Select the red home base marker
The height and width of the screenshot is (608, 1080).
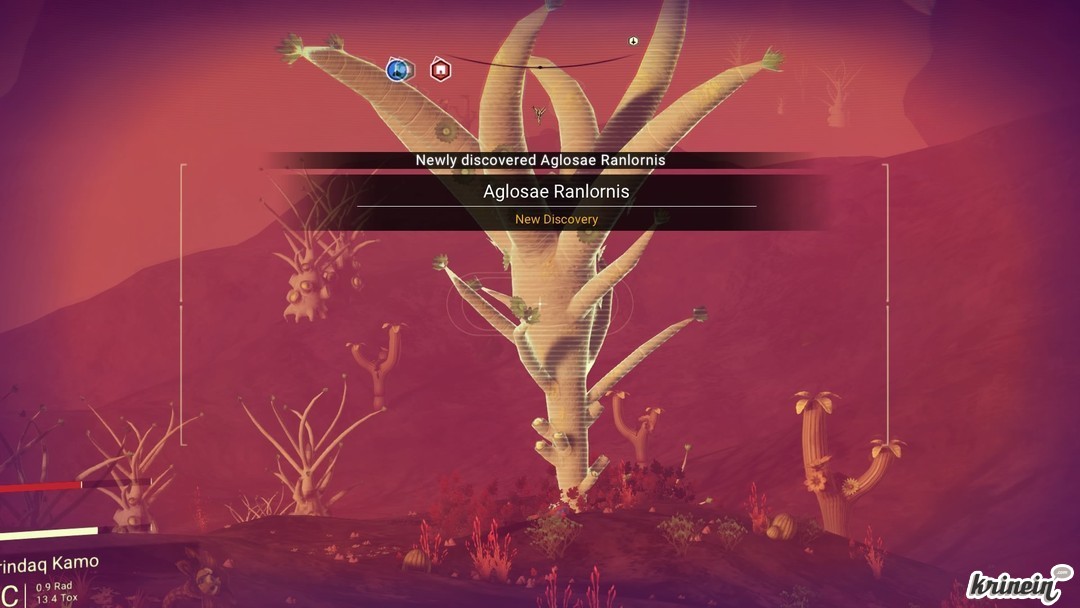click(x=440, y=70)
